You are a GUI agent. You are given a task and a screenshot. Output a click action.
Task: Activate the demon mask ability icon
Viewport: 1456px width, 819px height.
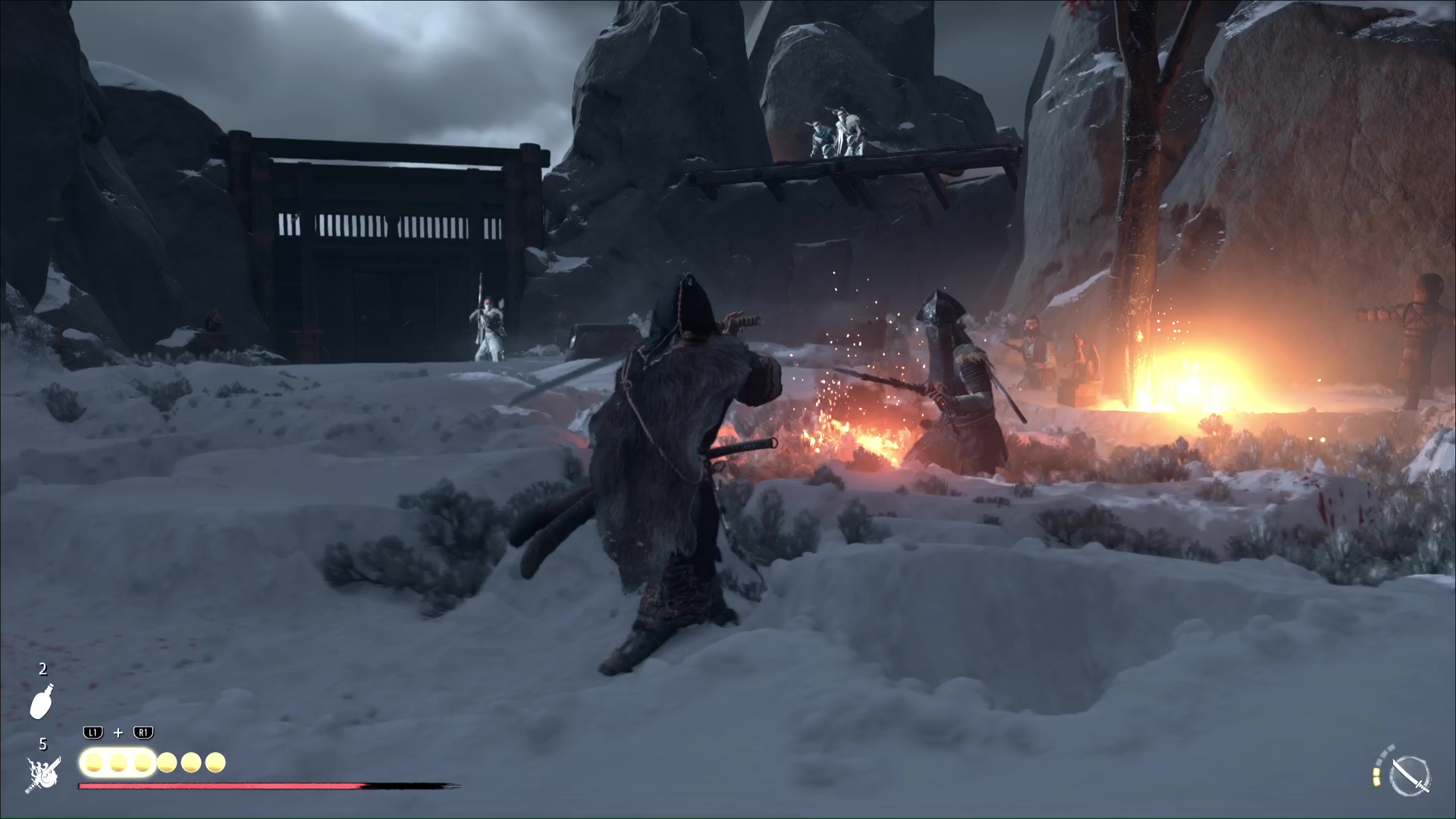click(x=42, y=774)
